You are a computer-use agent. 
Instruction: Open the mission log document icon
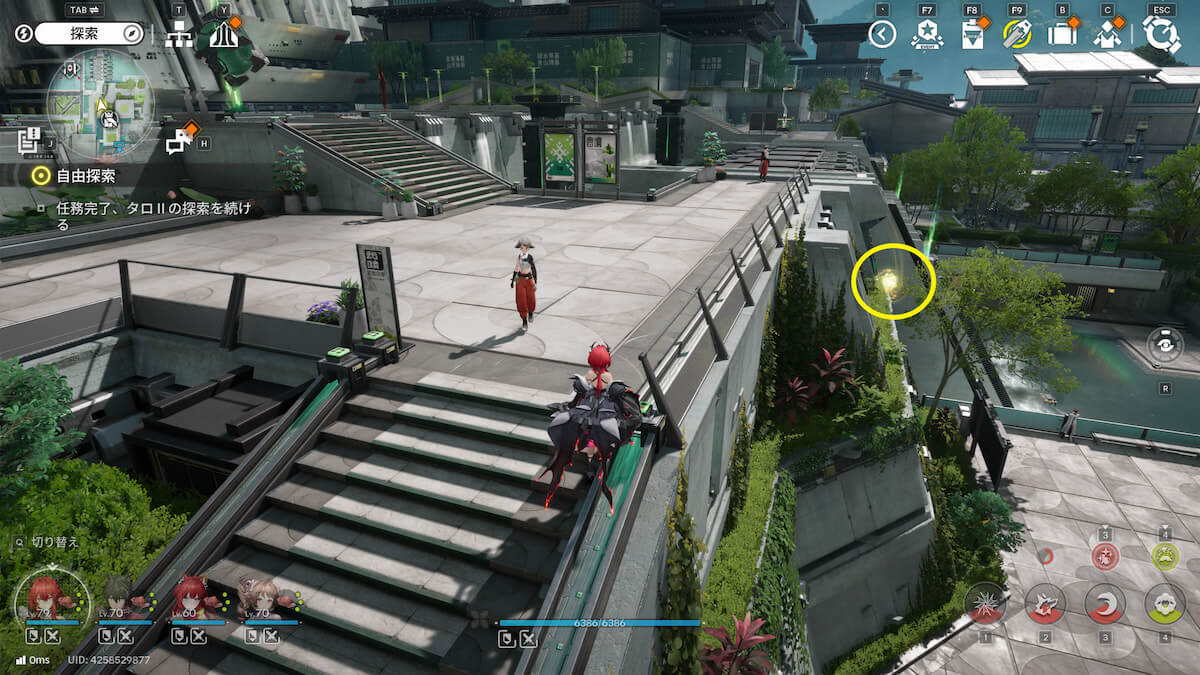click(x=29, y=139)
